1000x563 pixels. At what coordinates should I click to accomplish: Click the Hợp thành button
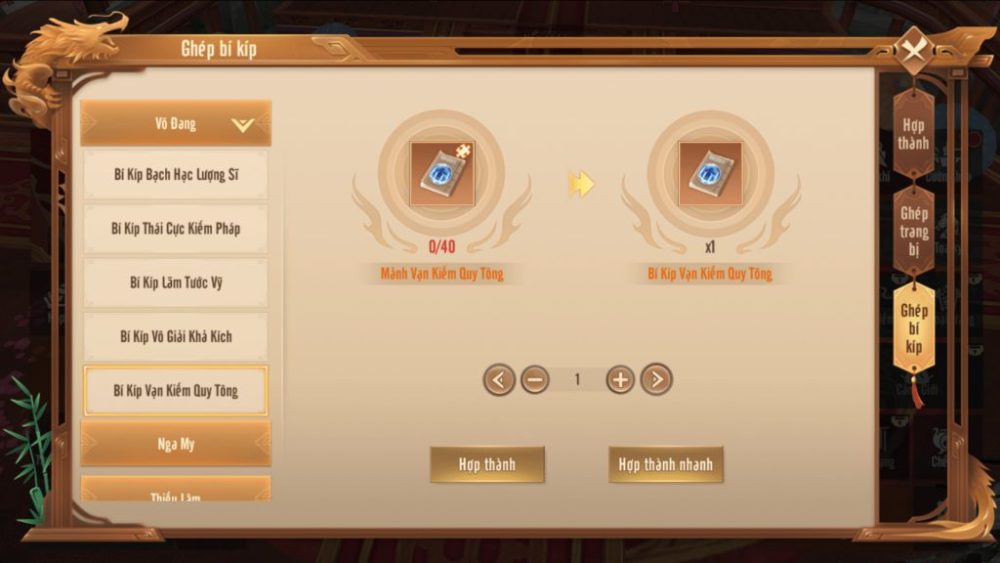tap(487, 465)
